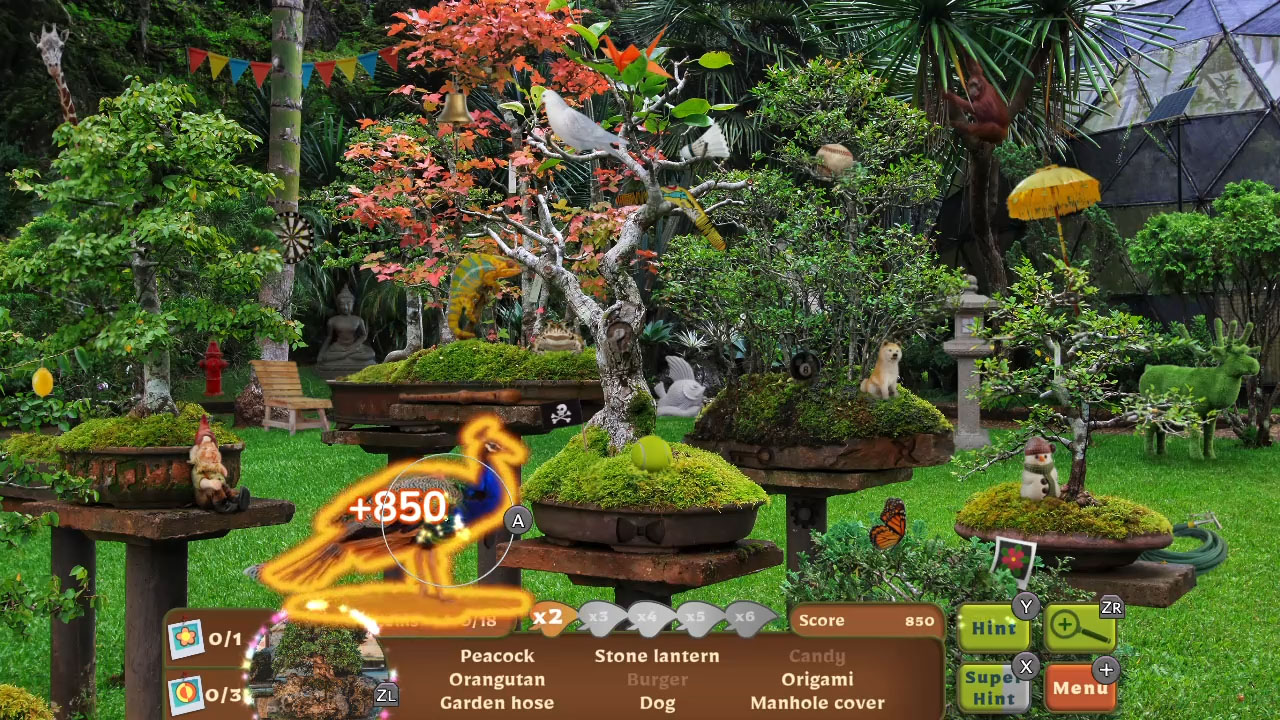The height and width of the screenshot is (720, 1280).
Task: Click 'Orangutan' in the word list
Action: [x=497, y=680]
